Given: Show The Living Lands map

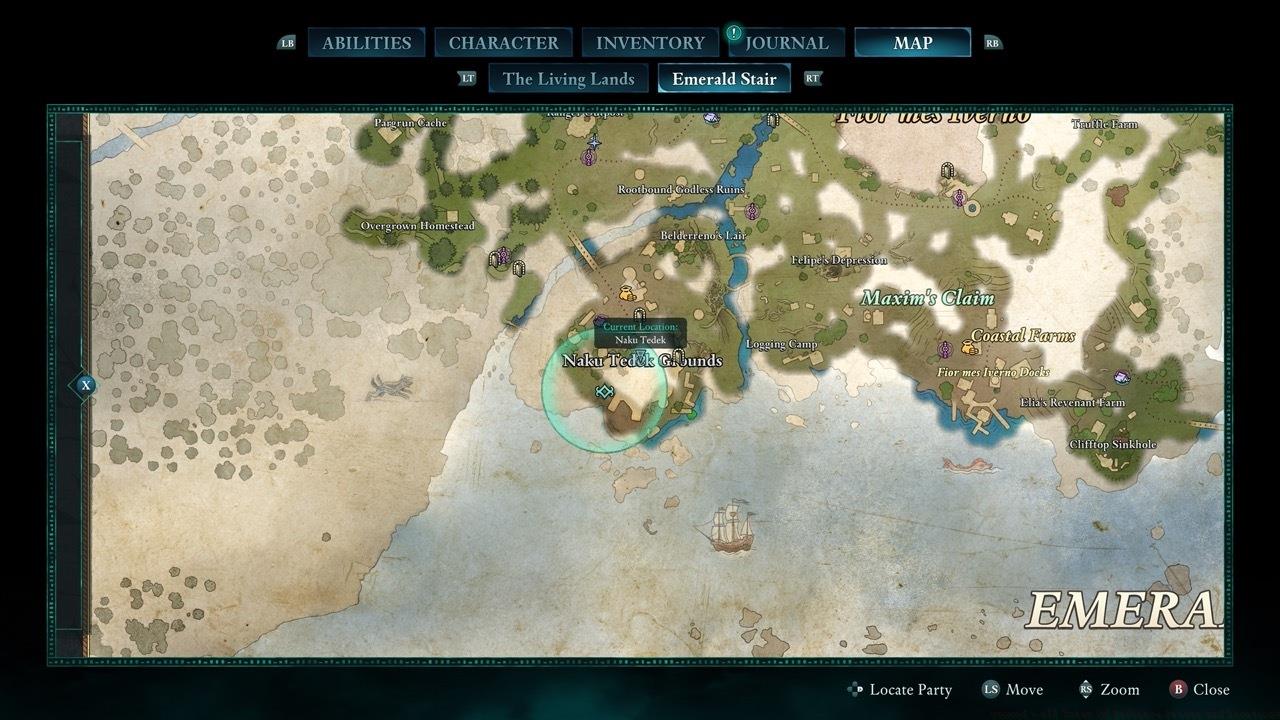Looking at the screenshot, I should 568,79.
